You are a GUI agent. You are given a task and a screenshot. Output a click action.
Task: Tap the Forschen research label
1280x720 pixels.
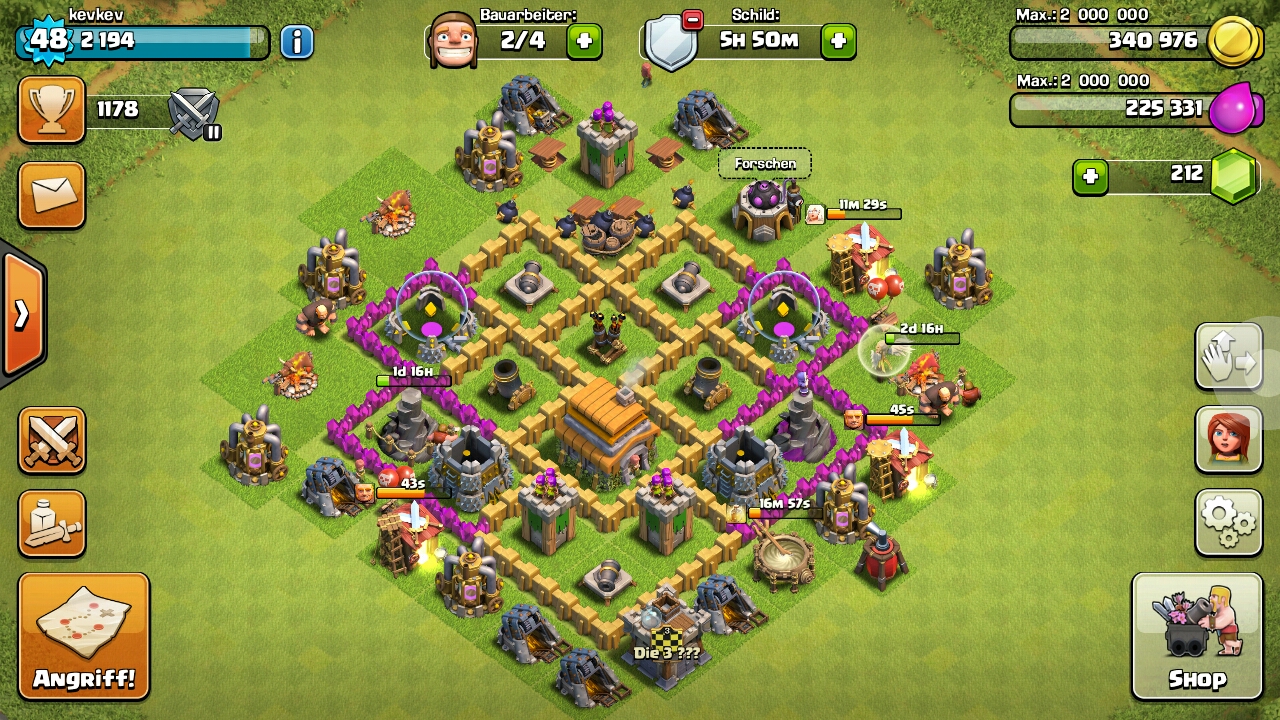pos(765,164)
